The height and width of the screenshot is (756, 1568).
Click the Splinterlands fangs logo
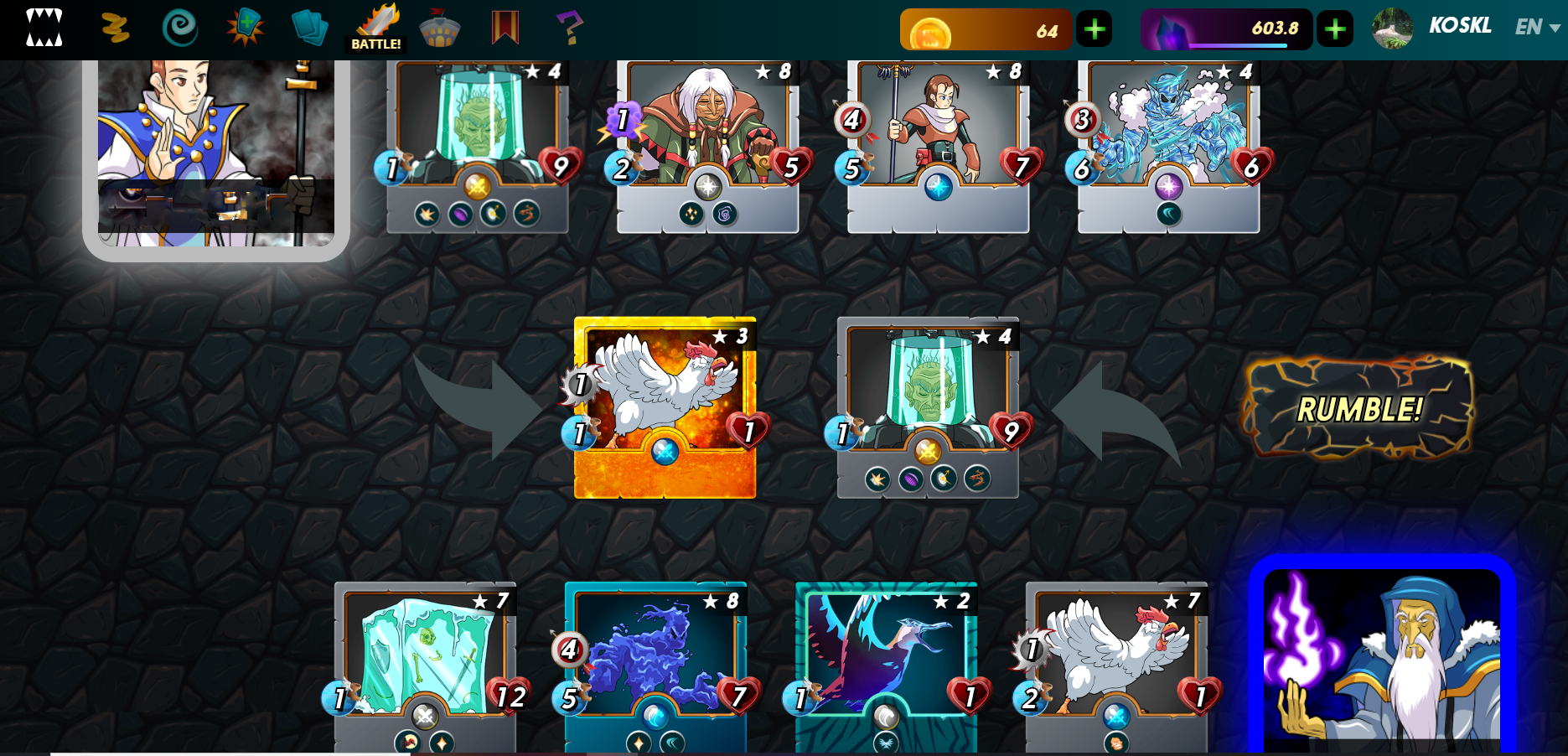point(44,28)
